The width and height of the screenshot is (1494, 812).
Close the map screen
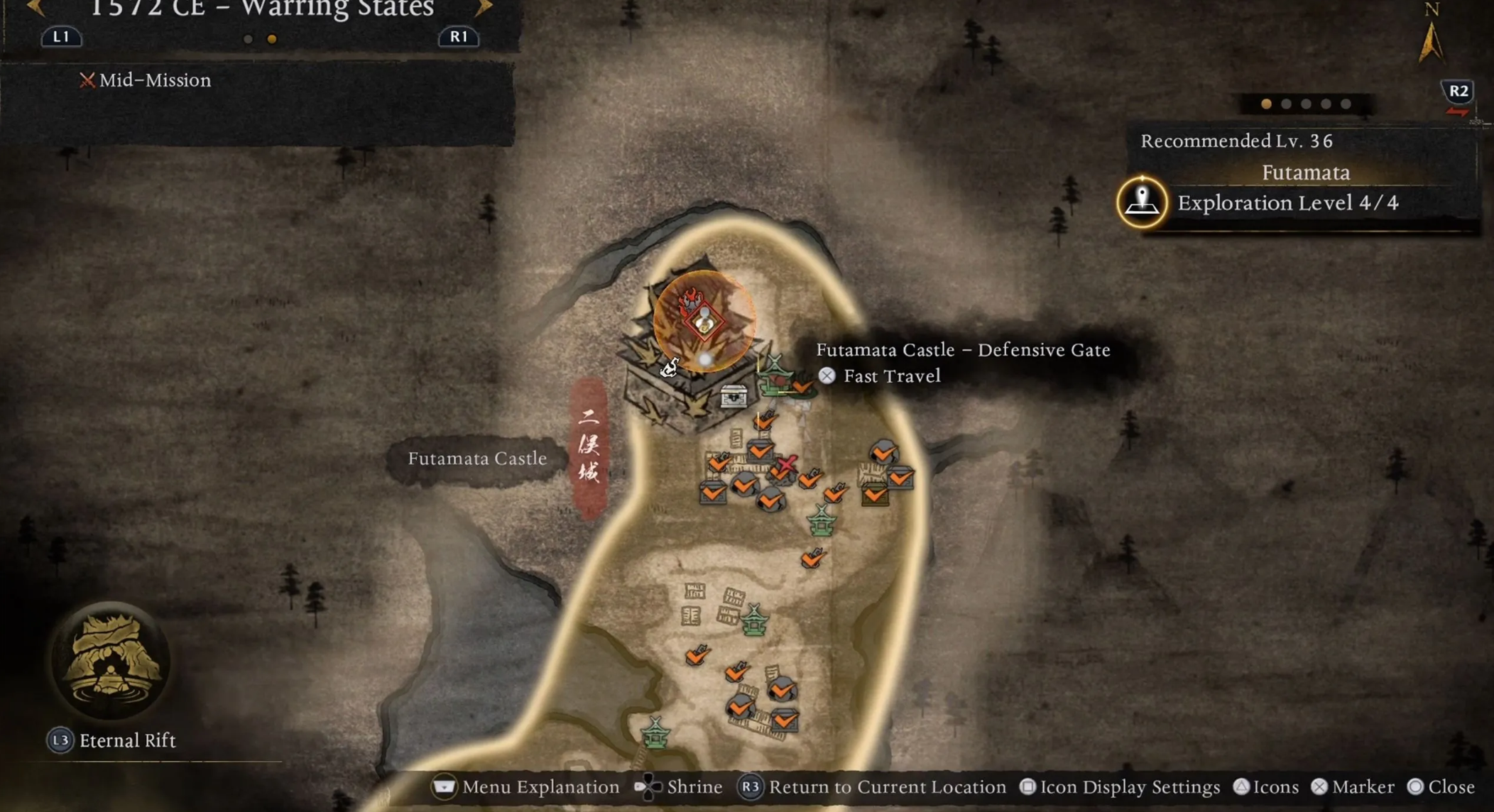pyautogui.click(x=1441, y=787)
